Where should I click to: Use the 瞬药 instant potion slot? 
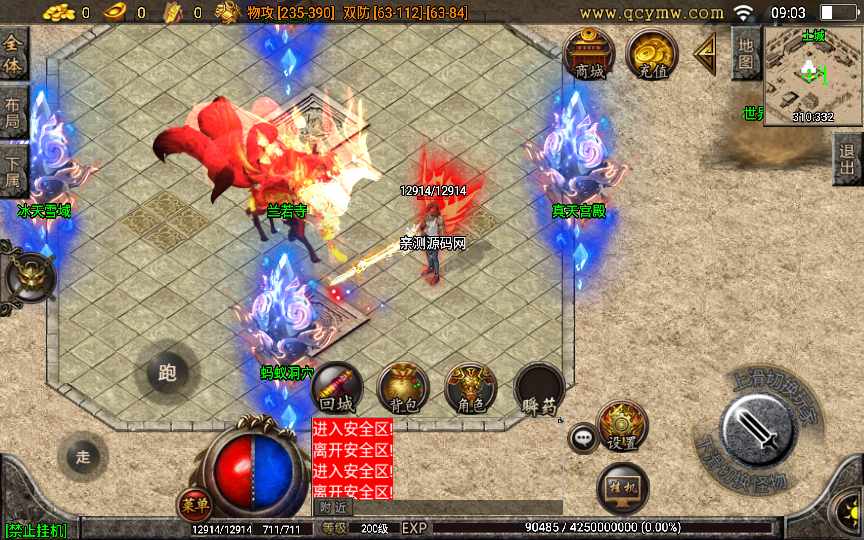(539, 390)
